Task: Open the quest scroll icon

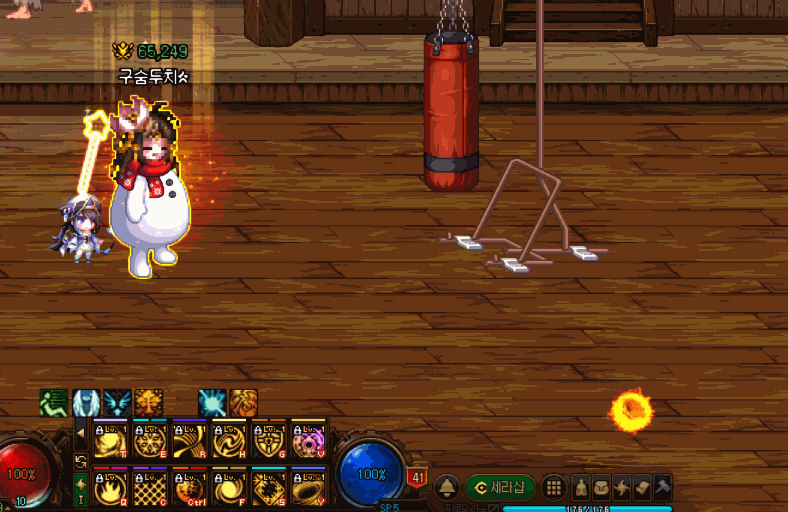Action: 642,488
